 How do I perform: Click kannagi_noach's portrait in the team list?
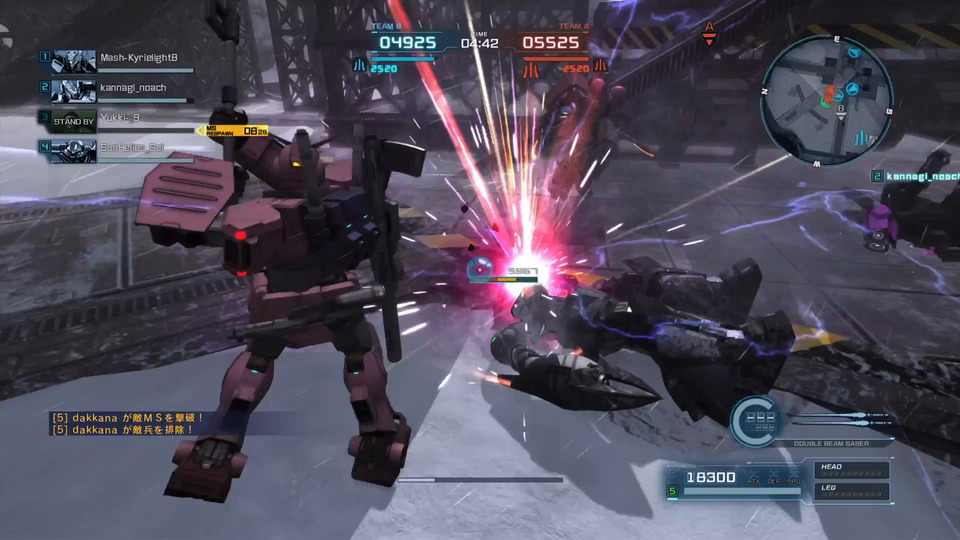pos(73,91)
